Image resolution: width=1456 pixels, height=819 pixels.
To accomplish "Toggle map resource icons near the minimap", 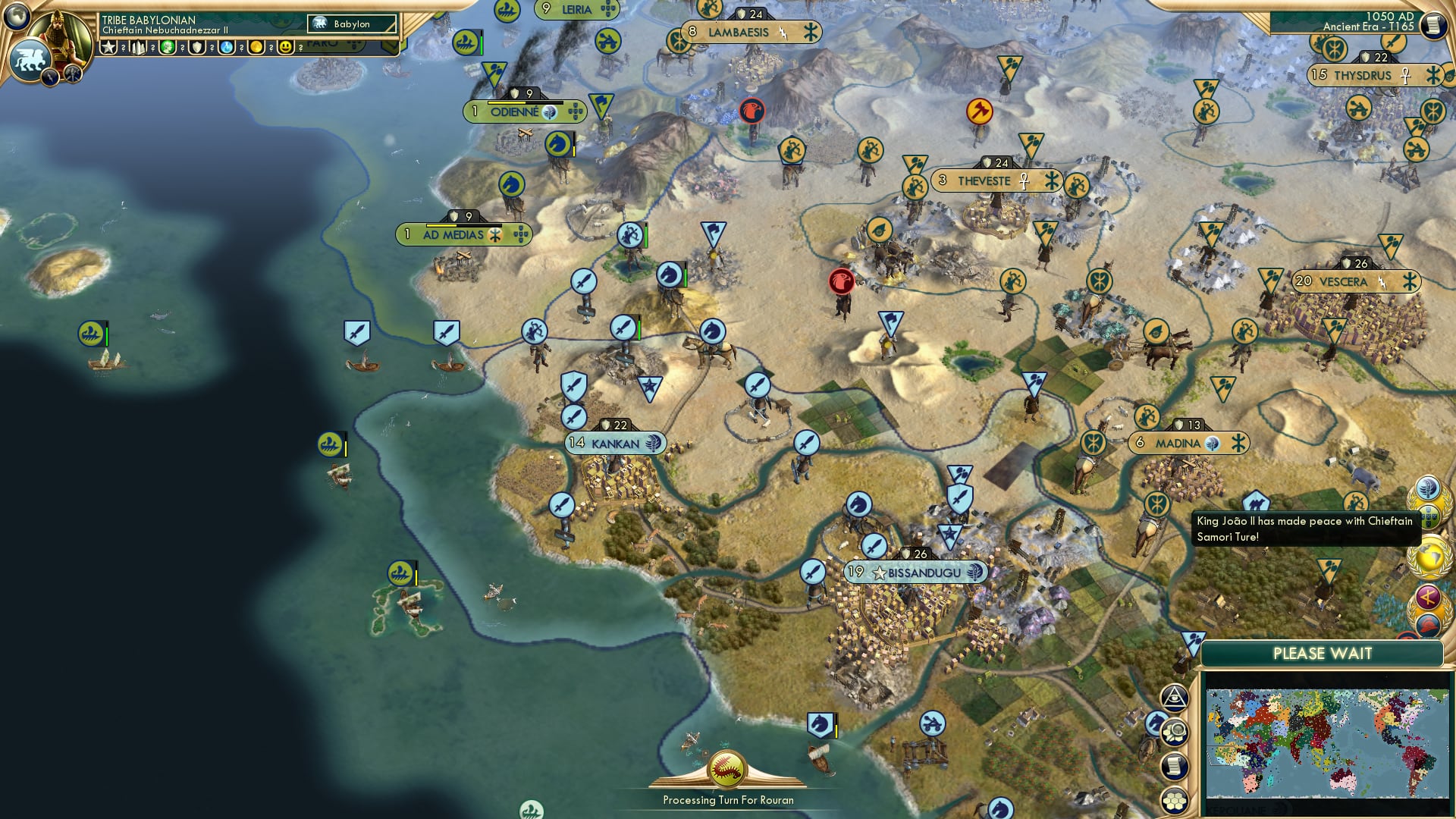I will point(1175,733).
